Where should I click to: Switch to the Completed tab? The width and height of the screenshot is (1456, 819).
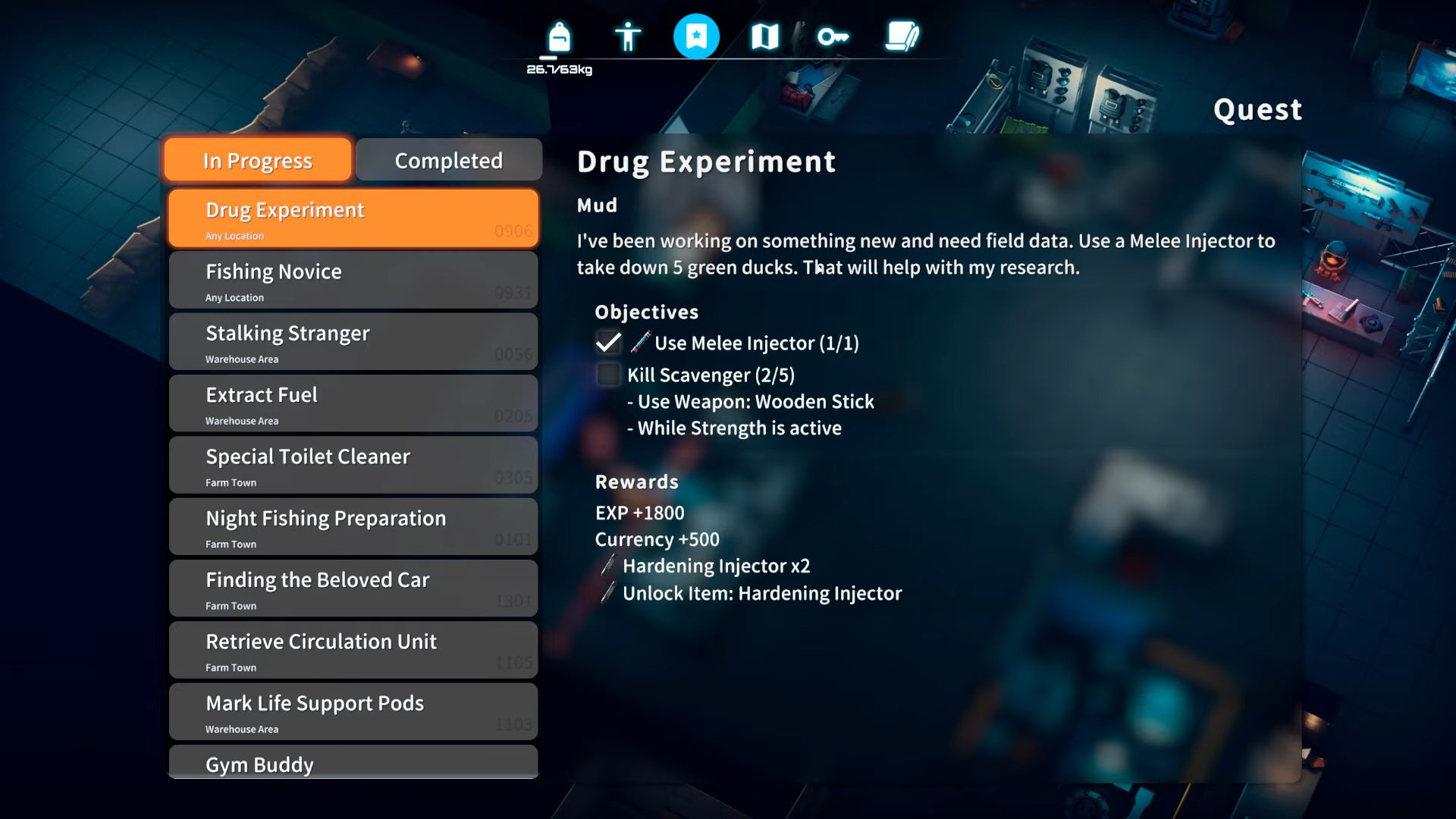[448, 160]
